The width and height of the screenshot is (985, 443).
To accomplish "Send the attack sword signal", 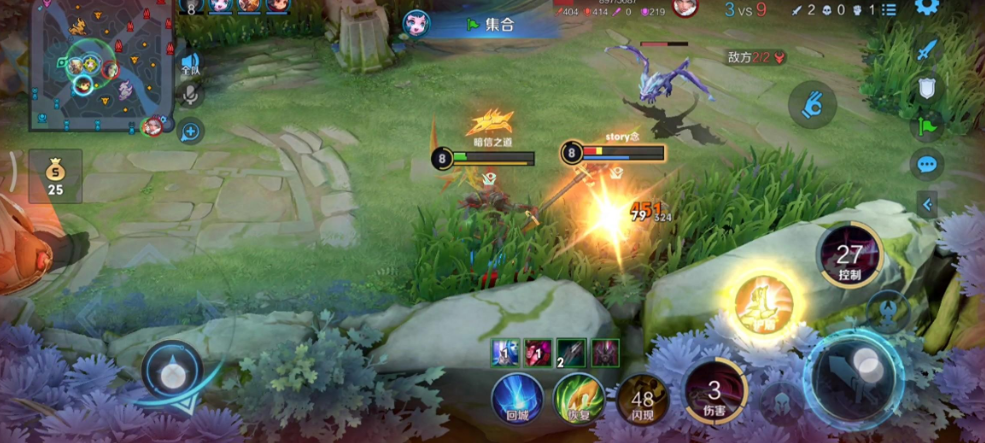I will [927, 50].
